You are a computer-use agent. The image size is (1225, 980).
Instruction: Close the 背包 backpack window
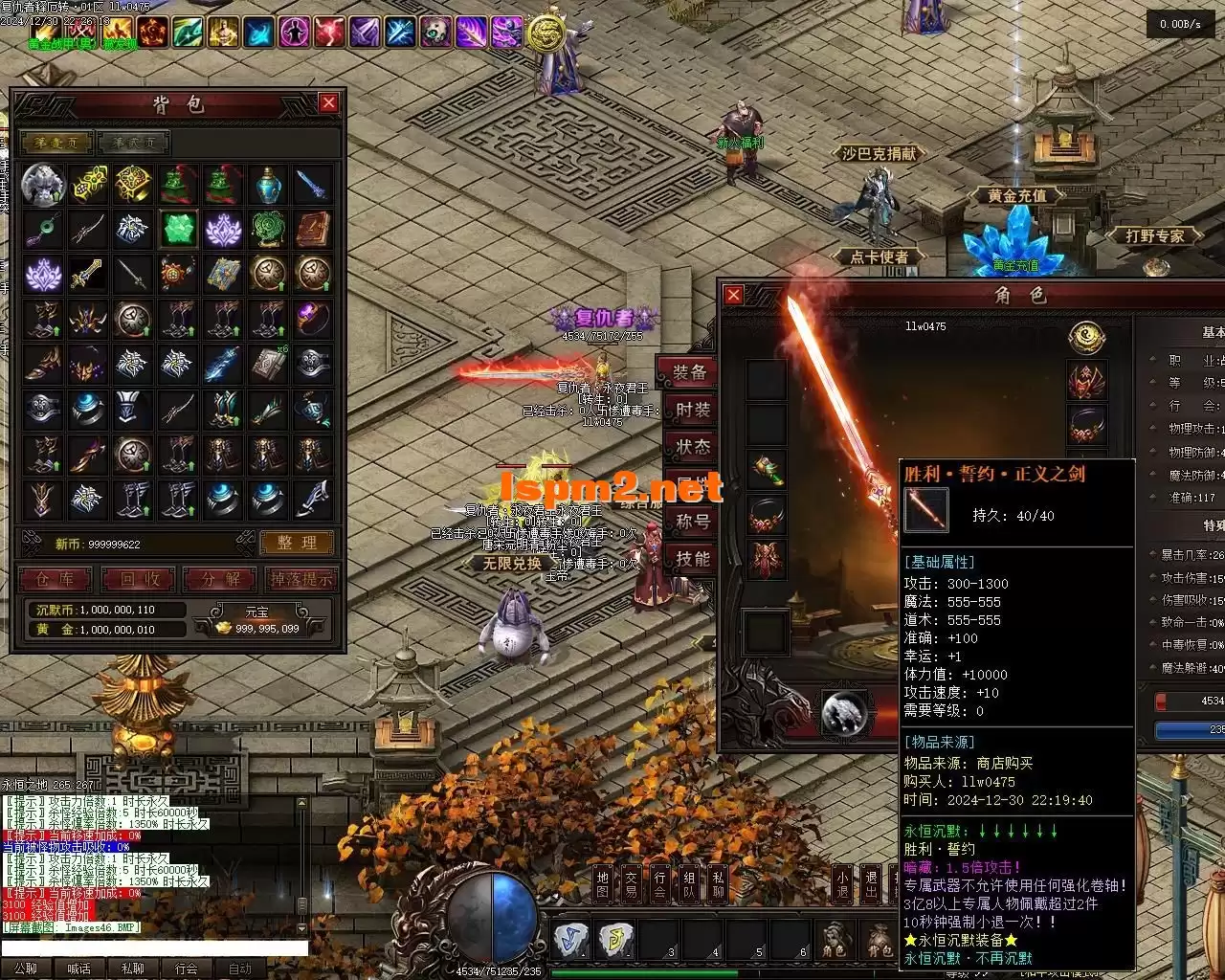click(x=328, y=102)
